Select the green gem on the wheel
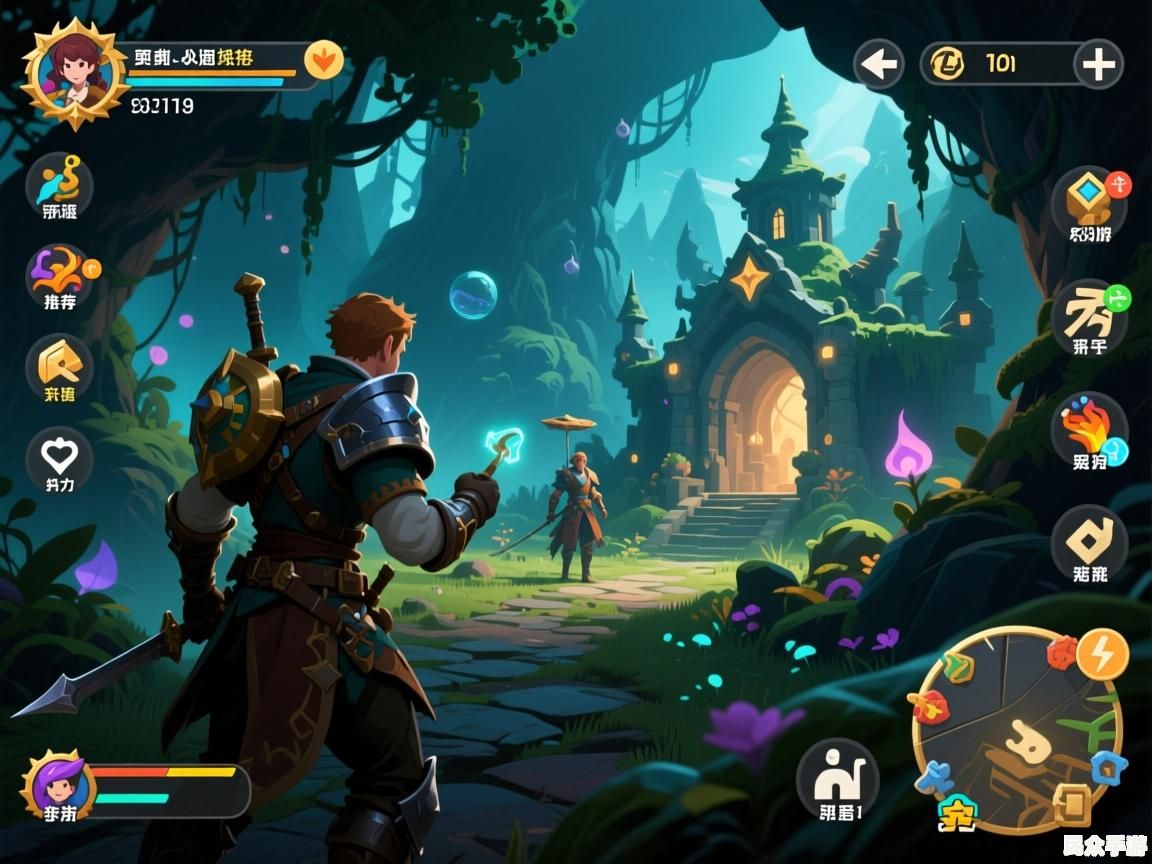The width and height of the screenshot is (1152, 864). (x=957, y=666)
